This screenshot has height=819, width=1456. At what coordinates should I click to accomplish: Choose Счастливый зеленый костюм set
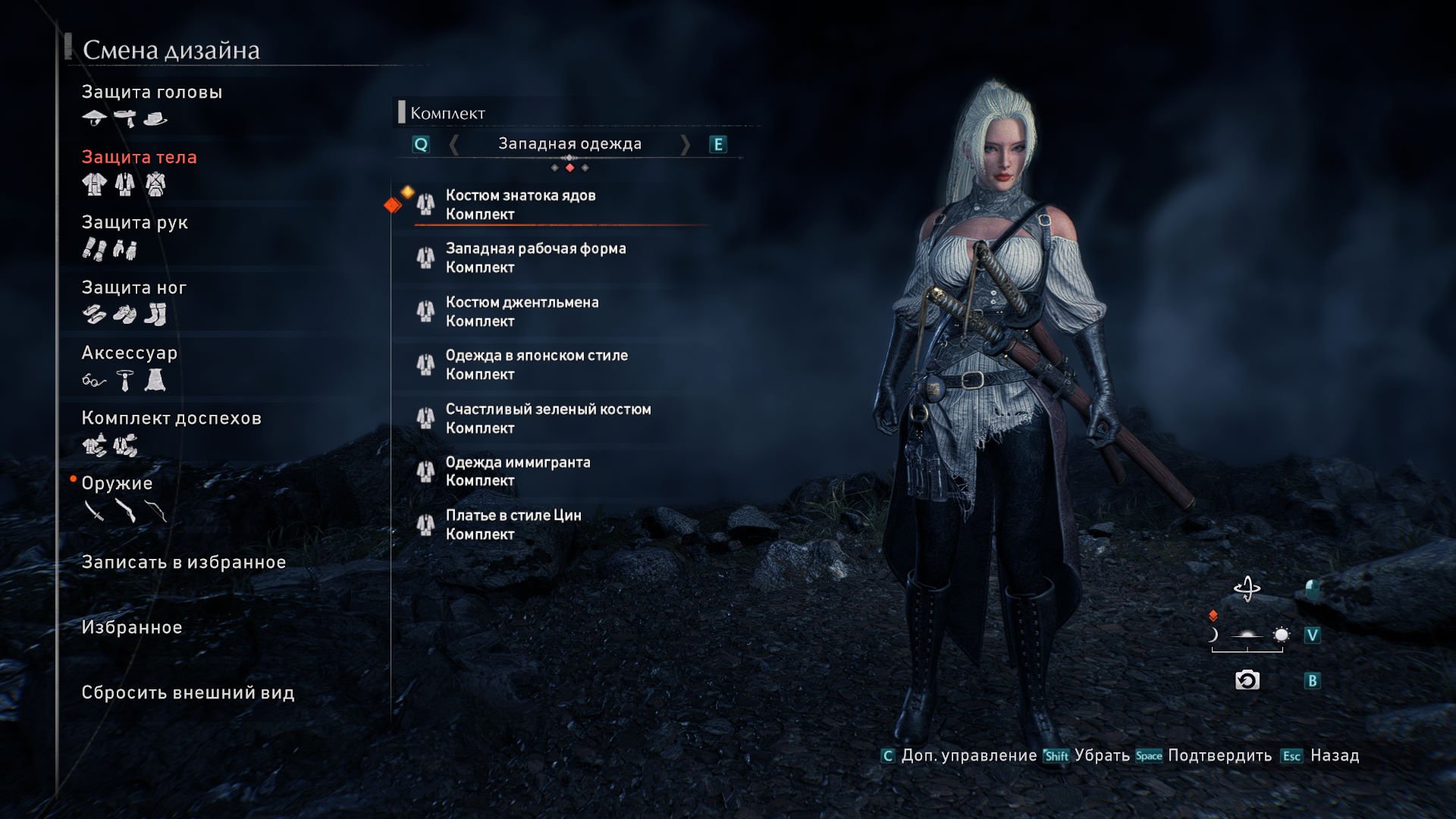(548, 419)
